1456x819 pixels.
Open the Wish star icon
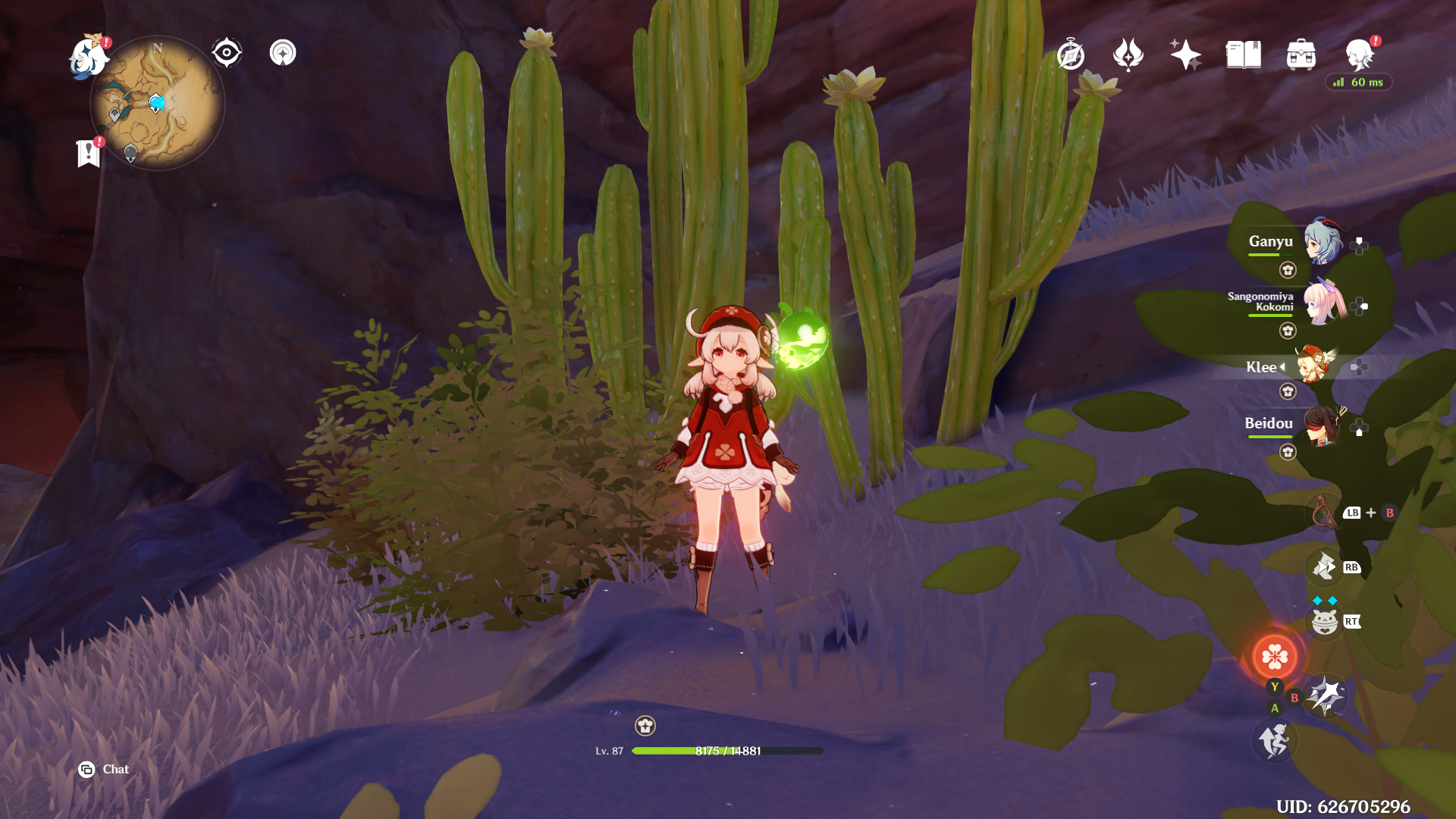(1185, 55)
